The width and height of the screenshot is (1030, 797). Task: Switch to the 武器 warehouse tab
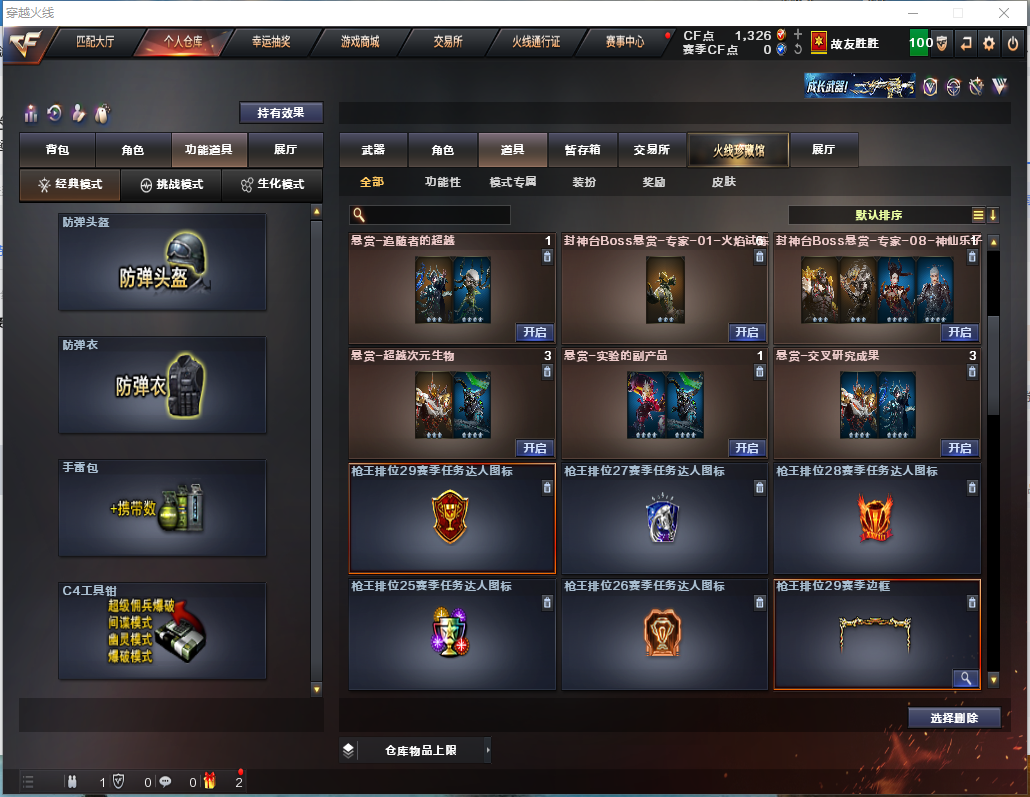tap(373, 150)
